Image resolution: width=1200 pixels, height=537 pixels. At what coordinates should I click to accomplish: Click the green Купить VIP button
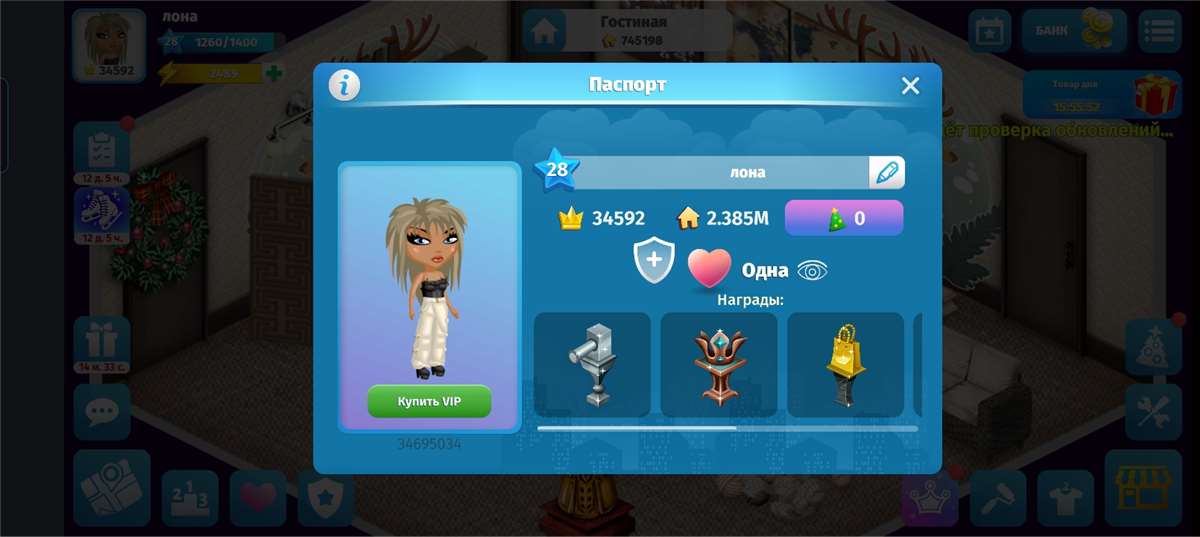coord(429,401)
